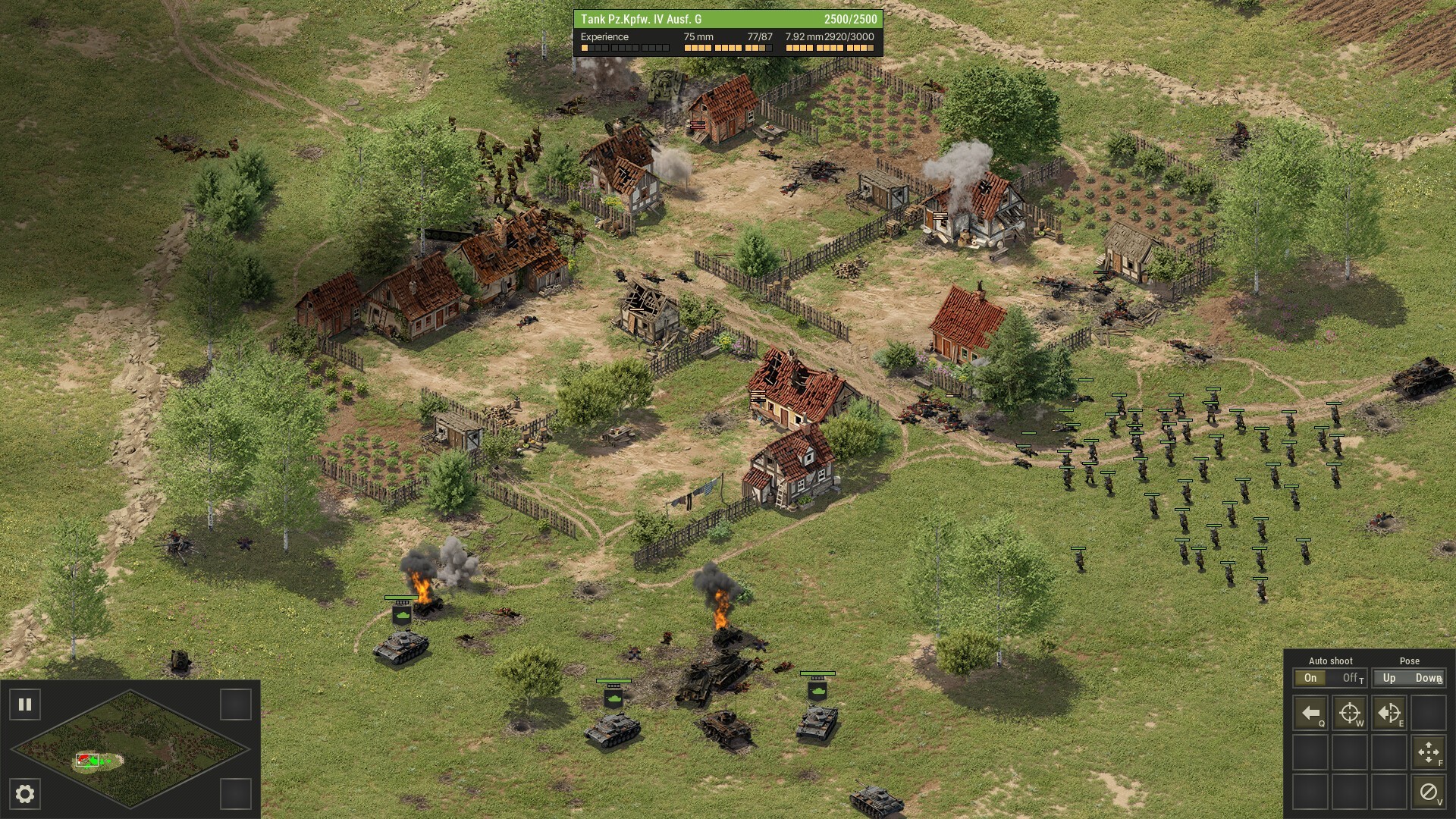Viewport: 1456px width, 819px height.
Task: Select the arrow-with-crosshair attack-move command
Action: (1389, 713)
